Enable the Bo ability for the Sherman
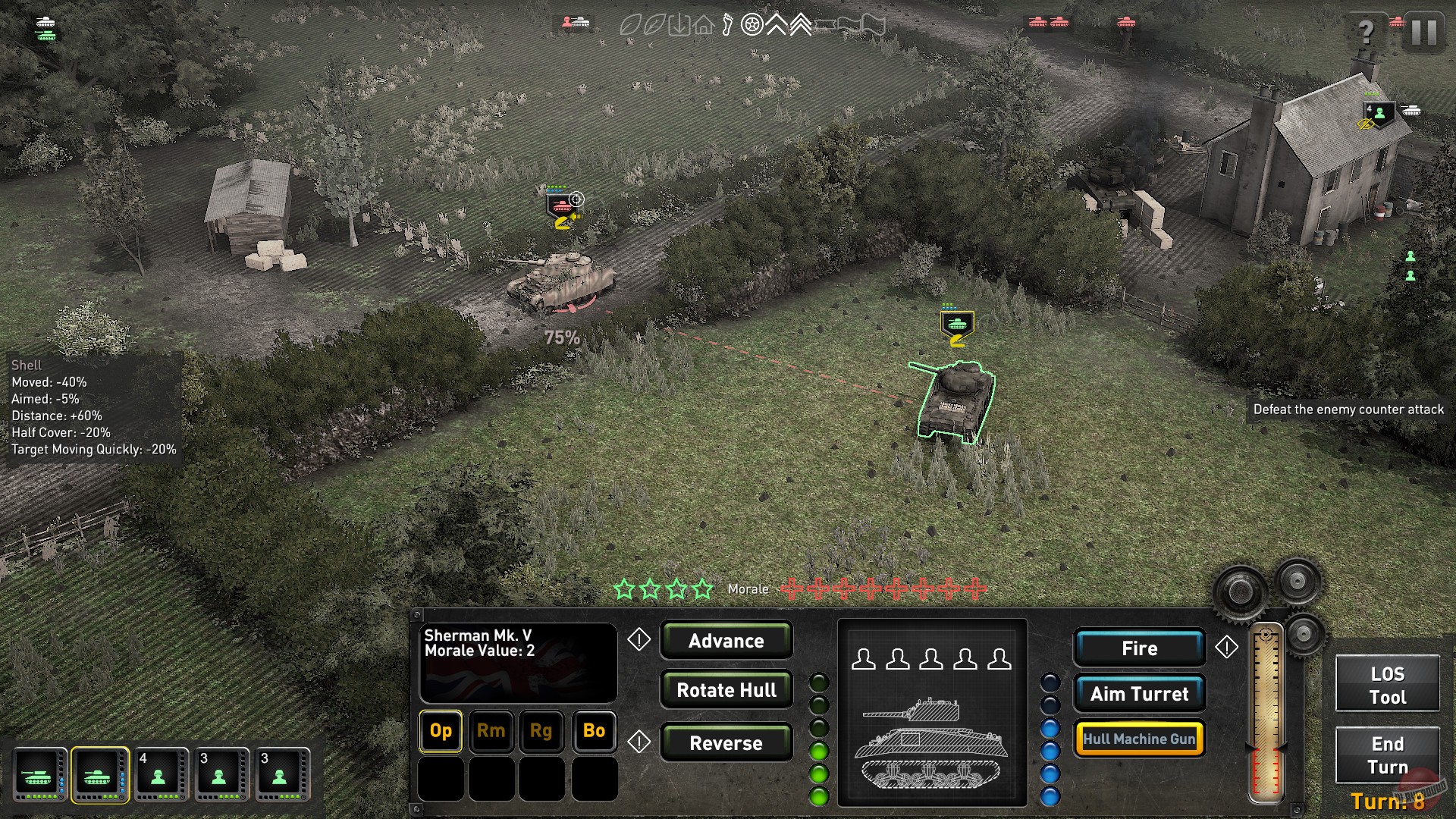 (x=594, y=732)
